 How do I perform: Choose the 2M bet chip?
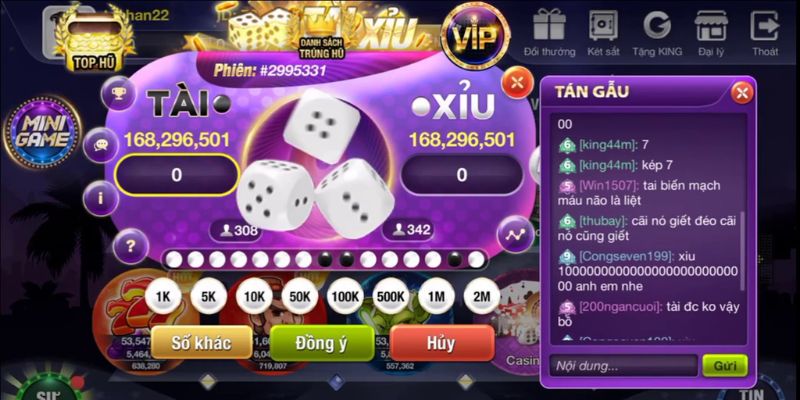click(x=481, y=296)
